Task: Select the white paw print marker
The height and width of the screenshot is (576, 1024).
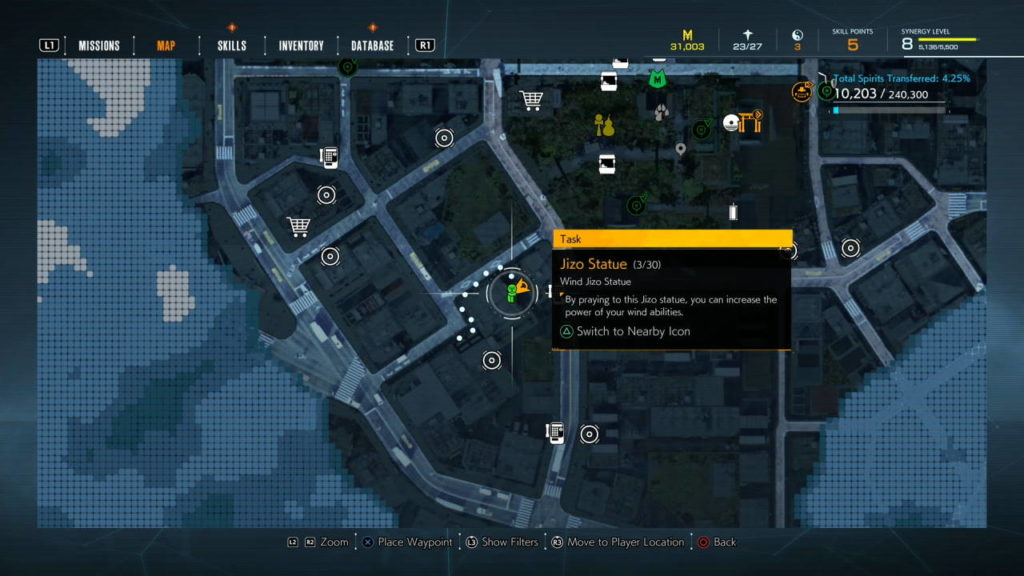Action: [661, 113]
